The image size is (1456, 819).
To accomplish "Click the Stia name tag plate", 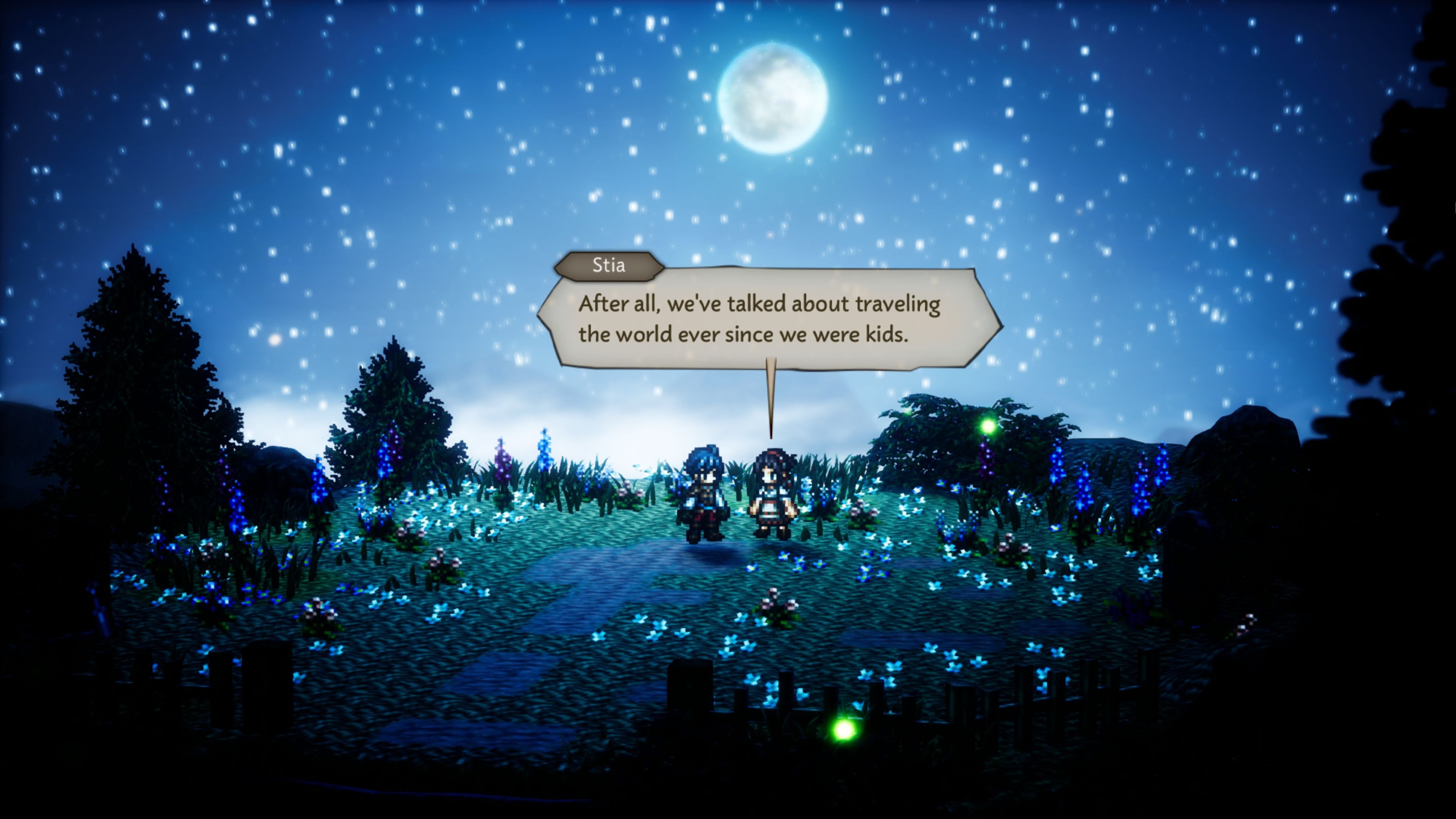I will pos(607,266).
